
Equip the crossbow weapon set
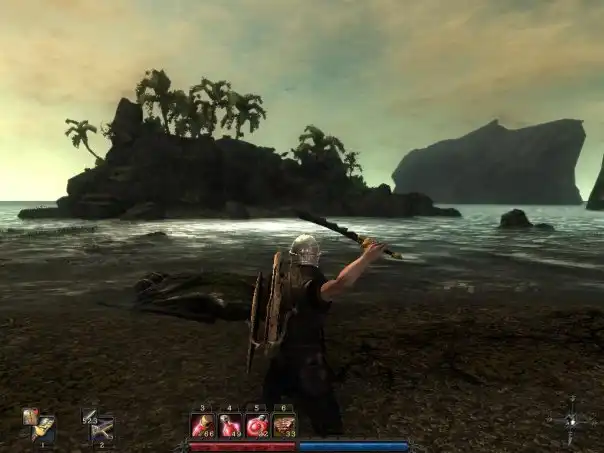coord(100,430)
